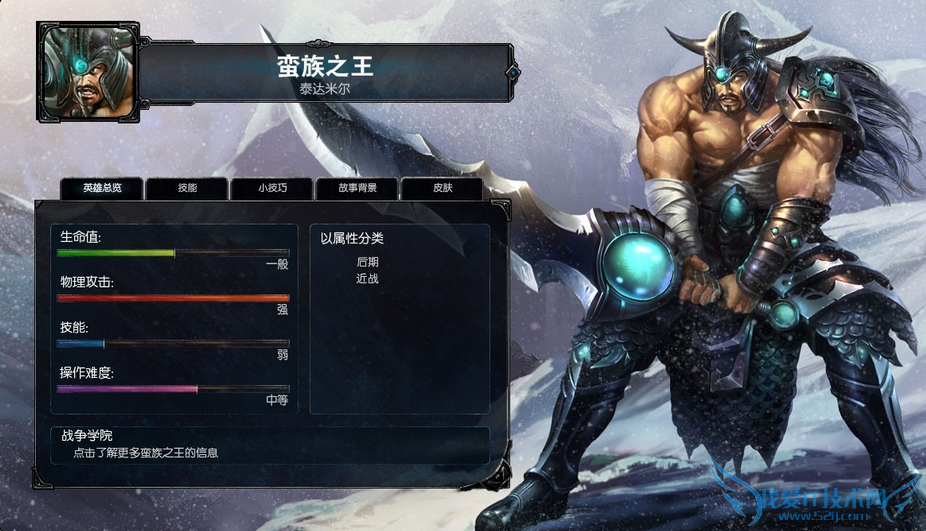Choose the 后期 attribute category
The width and height of the screenshot is (926, 531).
367,262
